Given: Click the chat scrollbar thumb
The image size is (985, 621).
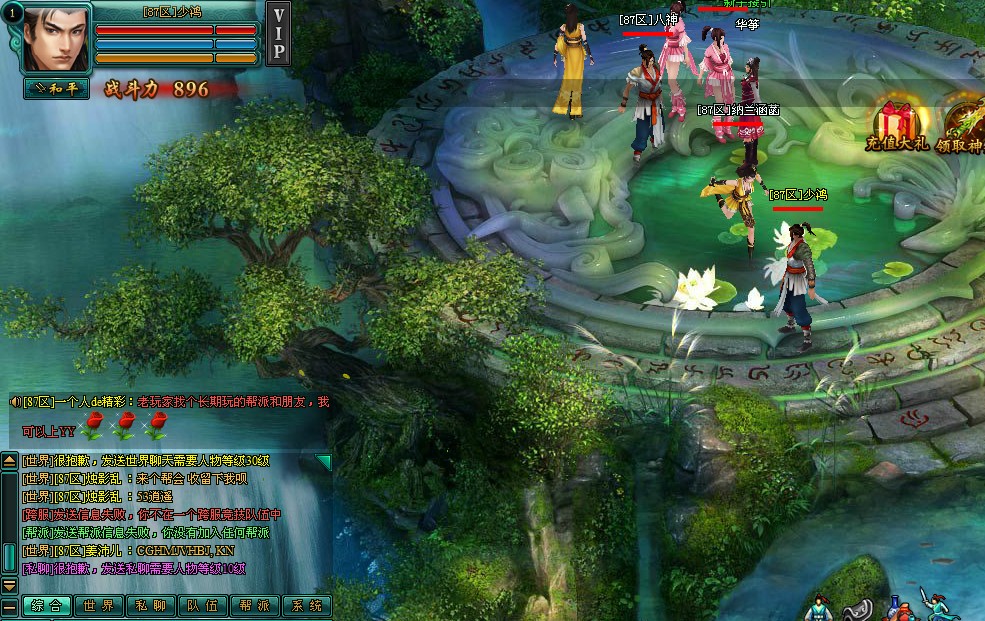Looking at the screenshot, I should (9, 556).
